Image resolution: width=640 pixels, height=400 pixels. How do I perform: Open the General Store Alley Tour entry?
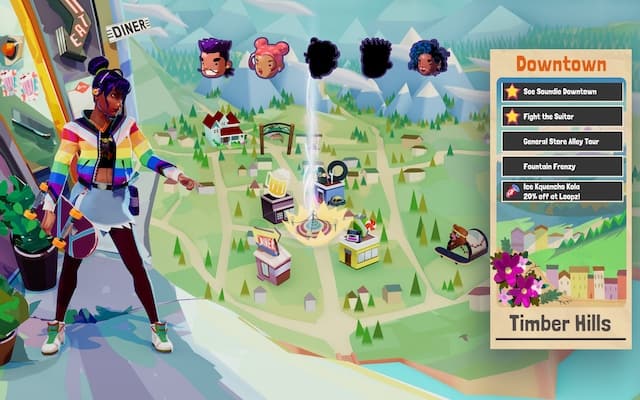tap(562, 141)
